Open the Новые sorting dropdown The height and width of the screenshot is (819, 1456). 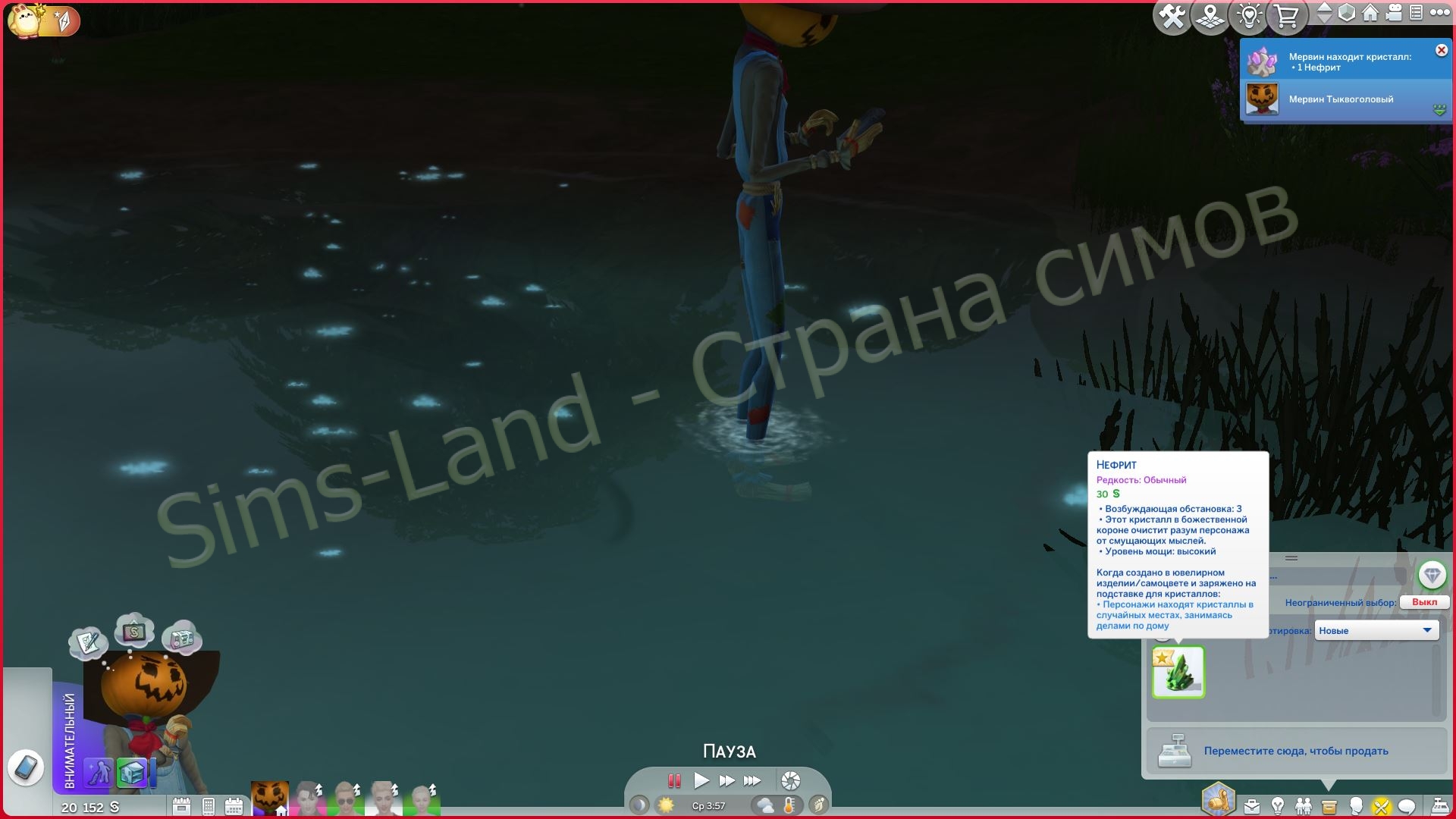tap(1376, 630)
